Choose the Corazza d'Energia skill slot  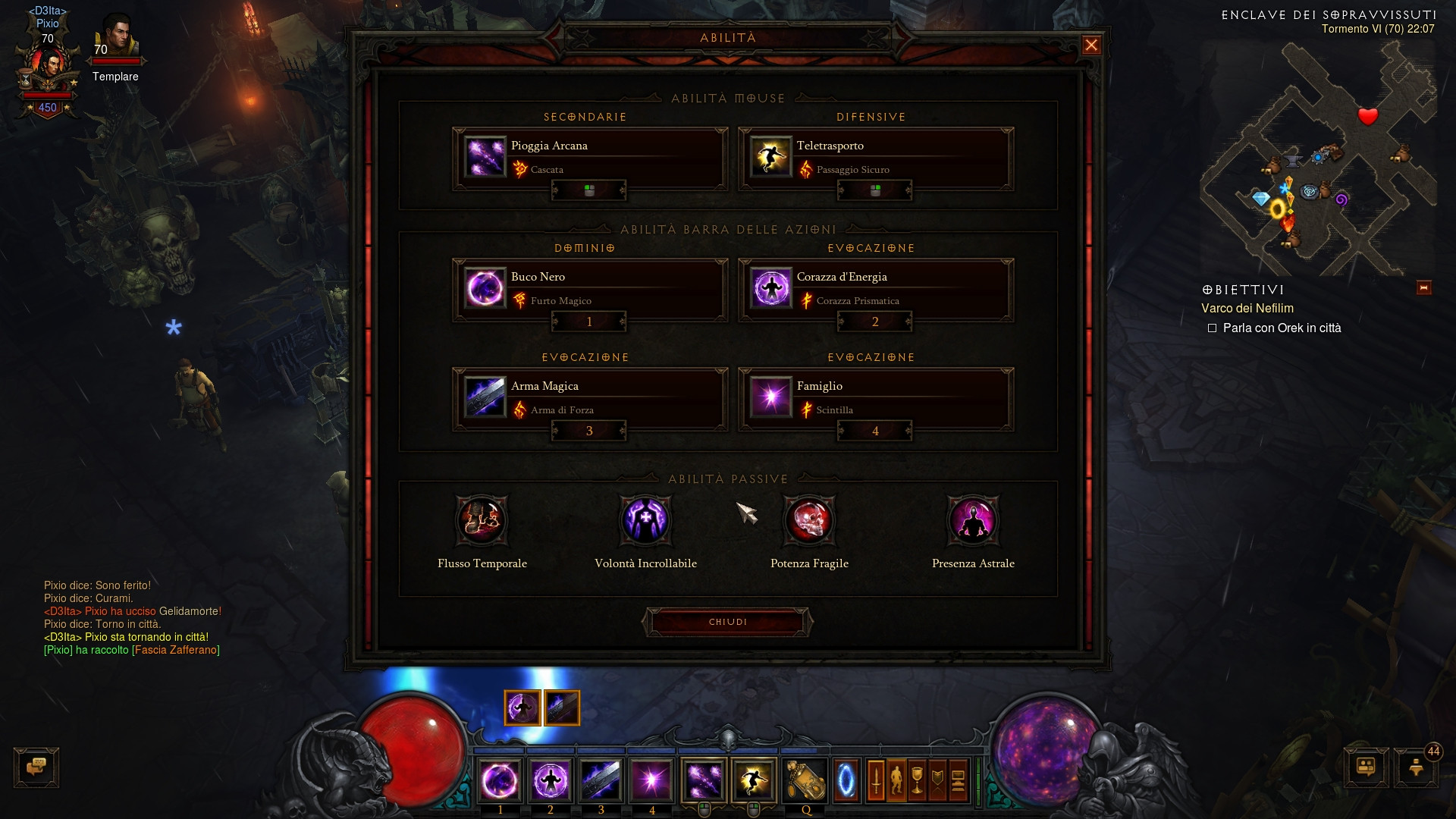(875, 288)
